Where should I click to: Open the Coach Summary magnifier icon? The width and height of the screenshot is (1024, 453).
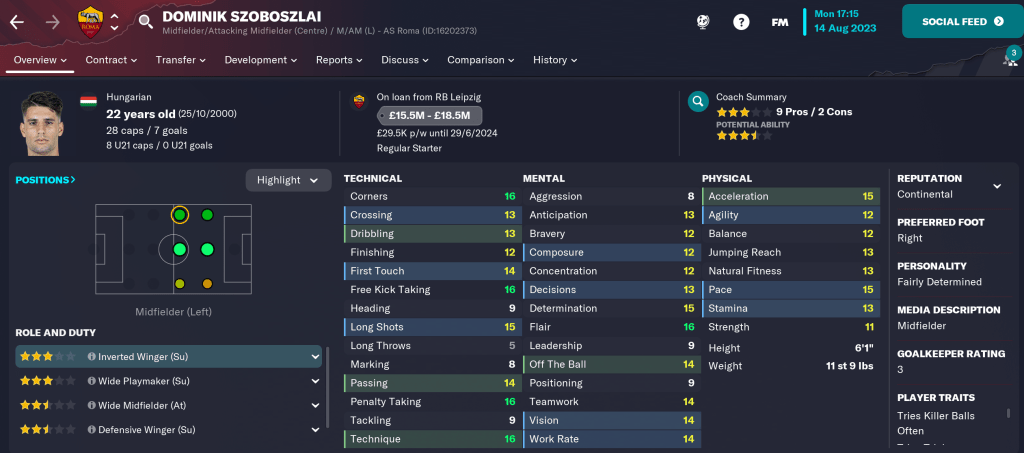pyautogui.click(x=698, y=102)
